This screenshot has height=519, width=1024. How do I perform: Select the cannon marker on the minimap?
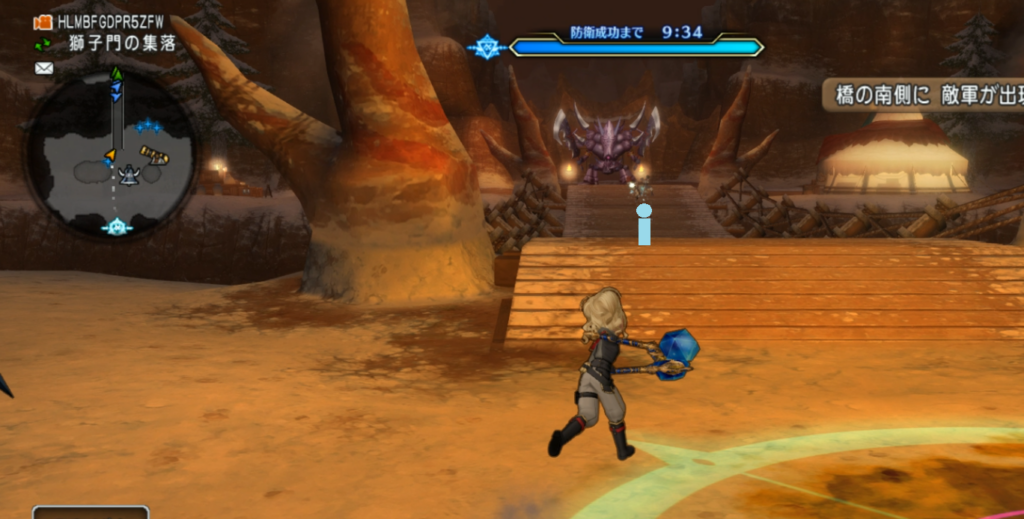click(x=155, y=155)
